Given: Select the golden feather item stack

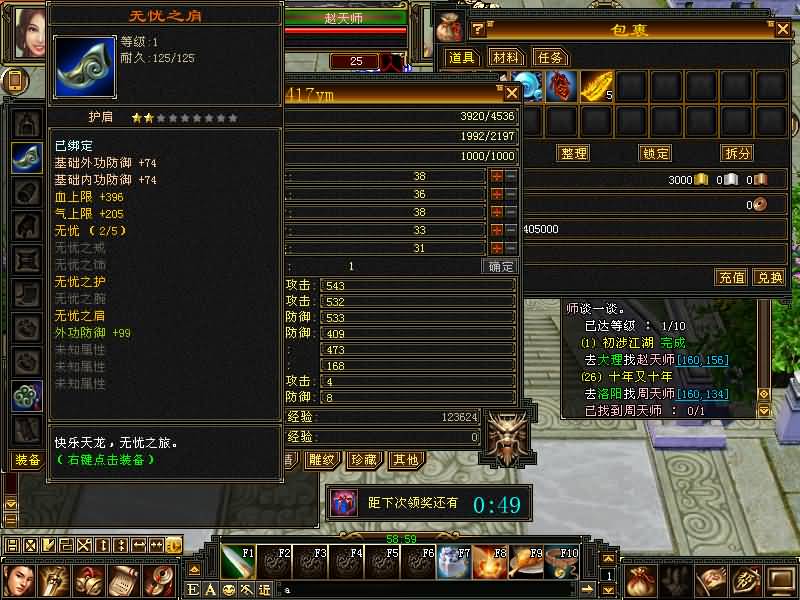Looking at the screenshot, I should click(x=595, y=87).
